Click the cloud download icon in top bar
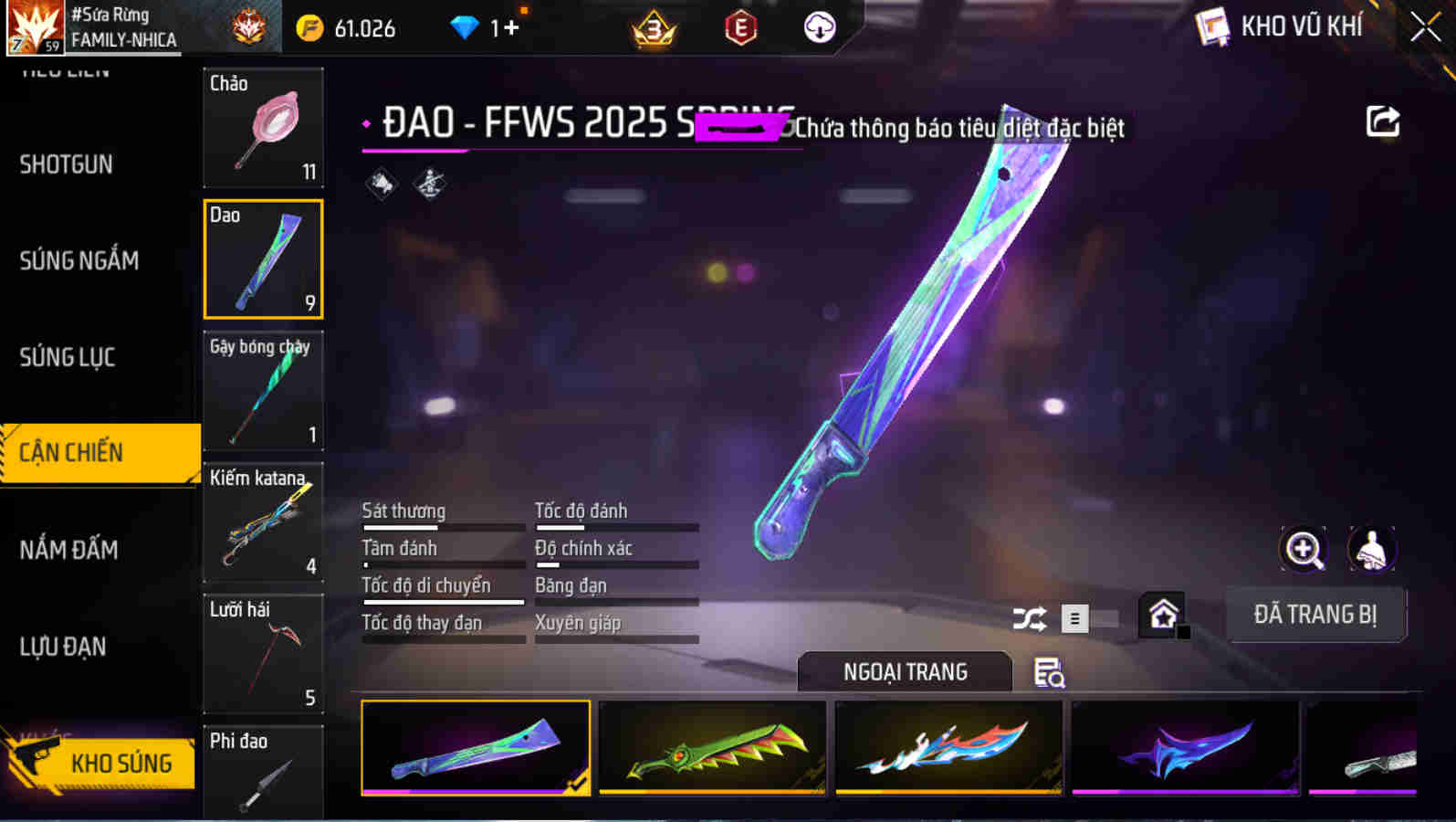The height and width of the screenshot is (822, 1456). (819, 28)
